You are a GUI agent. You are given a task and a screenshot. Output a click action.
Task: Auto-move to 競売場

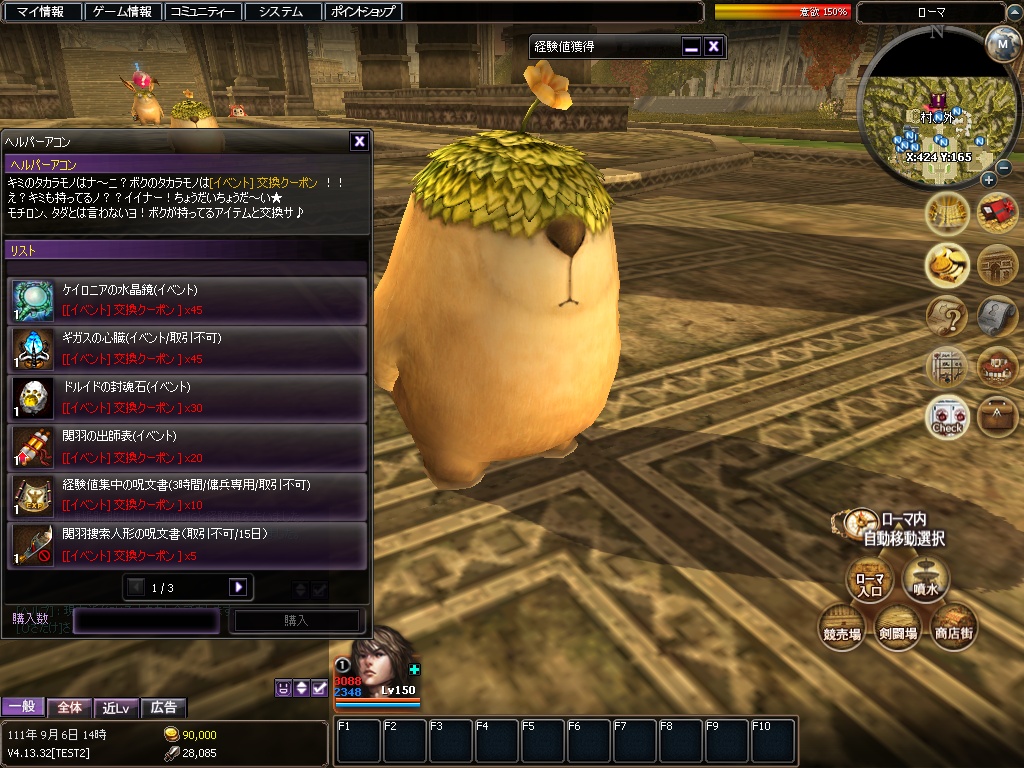pyautogui.click(x=841, y=627)
